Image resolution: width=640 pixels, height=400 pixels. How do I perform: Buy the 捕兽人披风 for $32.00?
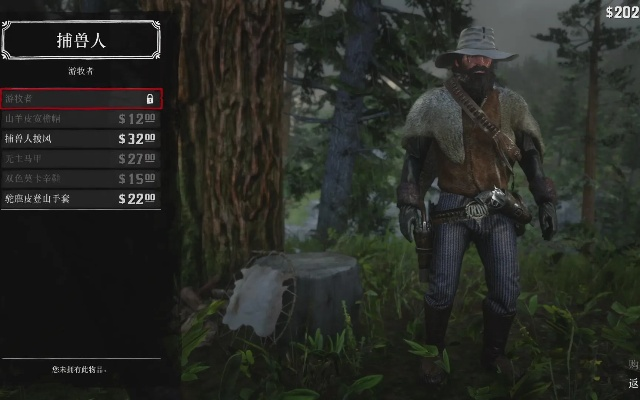coord(81,139)
